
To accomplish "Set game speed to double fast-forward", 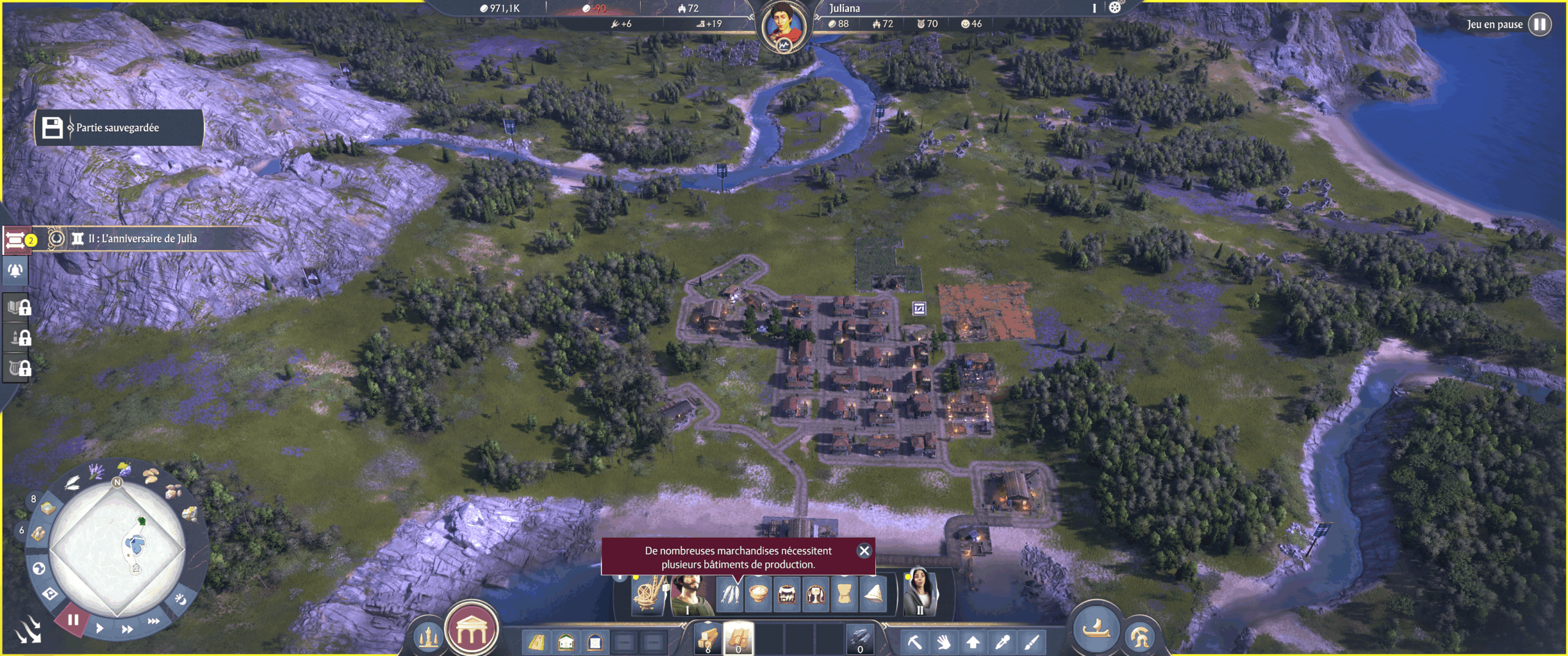I will (x=127, y=629).
